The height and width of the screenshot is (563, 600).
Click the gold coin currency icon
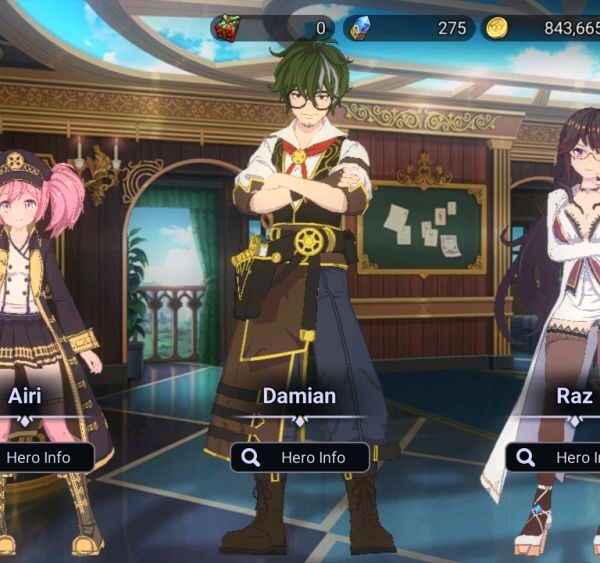(x=497, y=28)
